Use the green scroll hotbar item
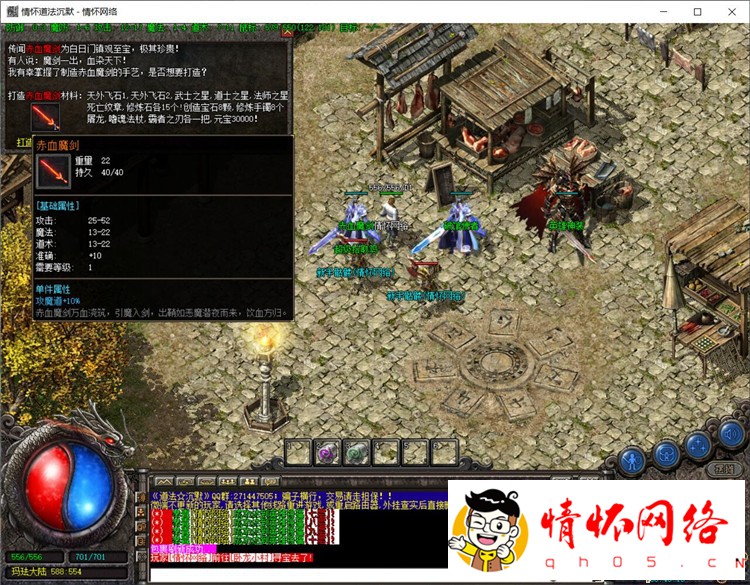Image resolution: width=750 pixels, height=585 pixels. coord(357,453)
